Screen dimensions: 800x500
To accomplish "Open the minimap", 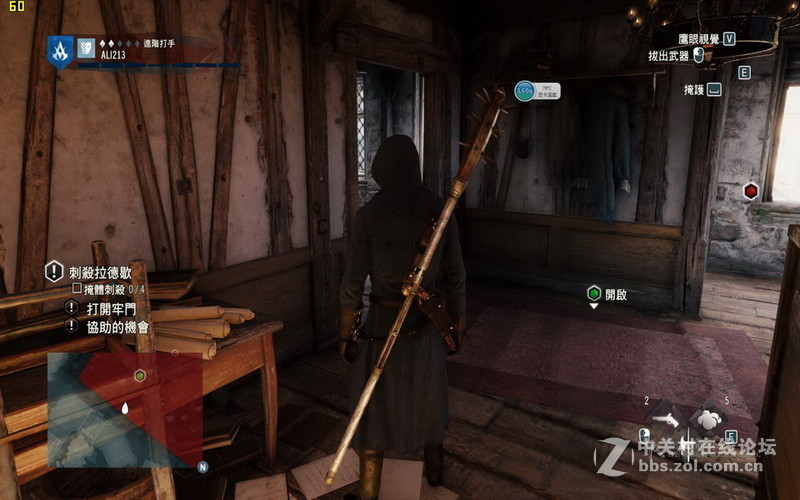I will 125,410.
